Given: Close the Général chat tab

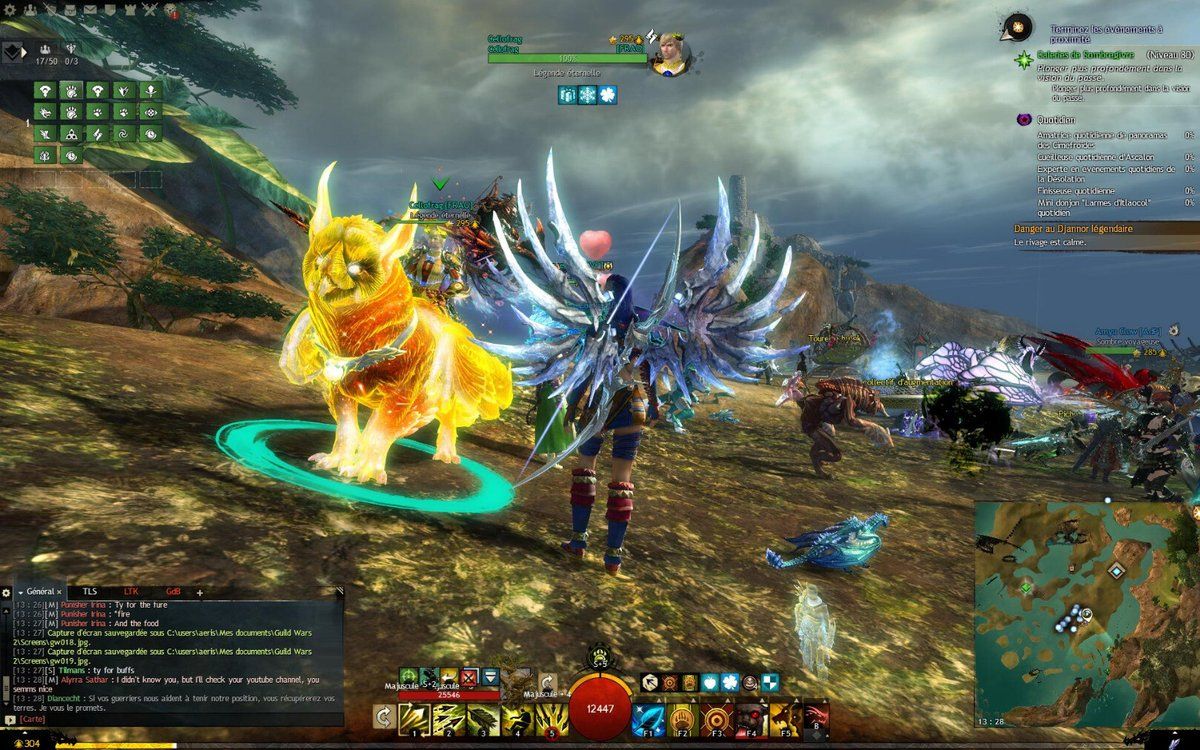Looking at the screenshot, I should point(59,592).
